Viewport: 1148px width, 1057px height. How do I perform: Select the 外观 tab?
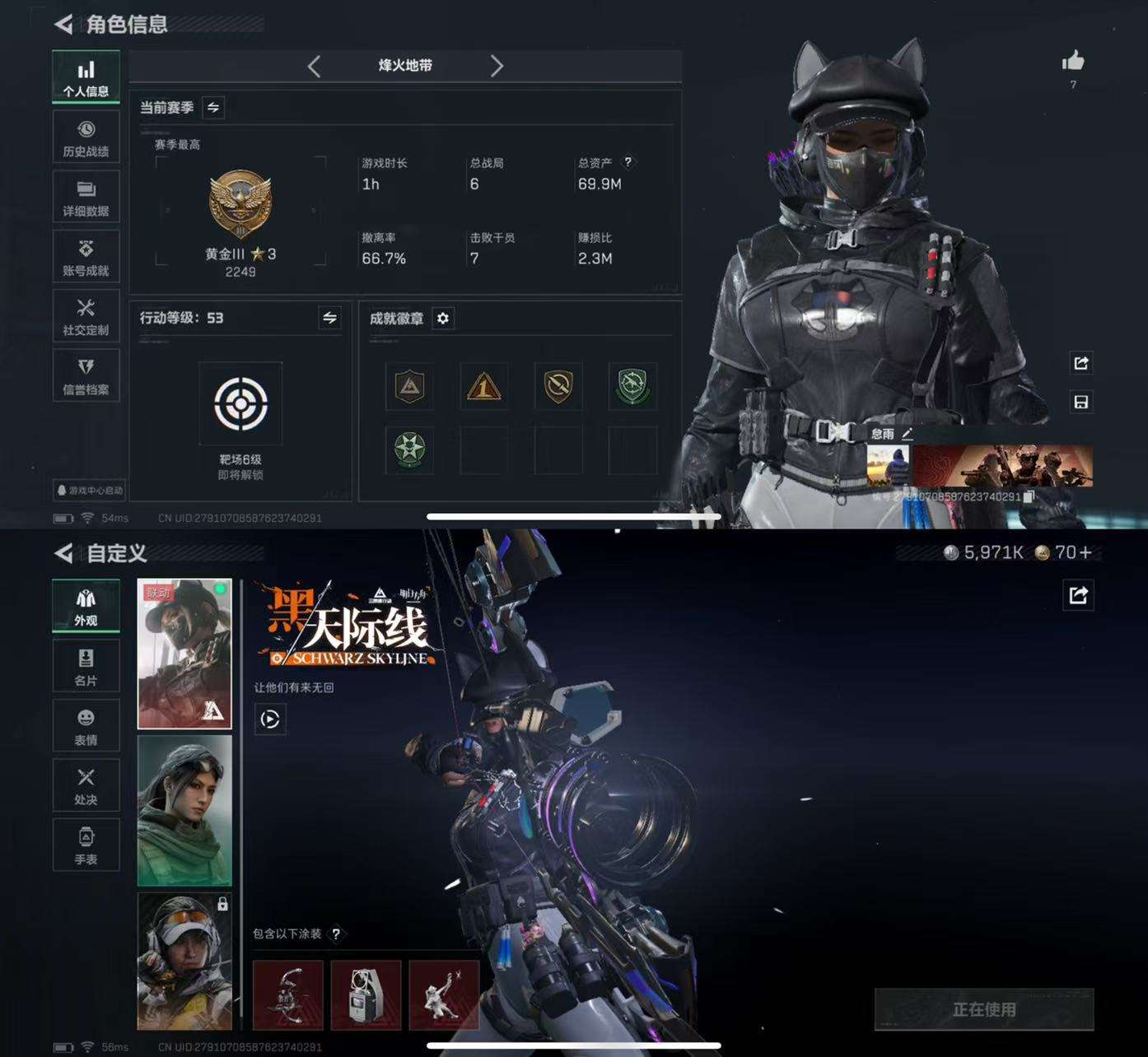[x=86, y=606]
